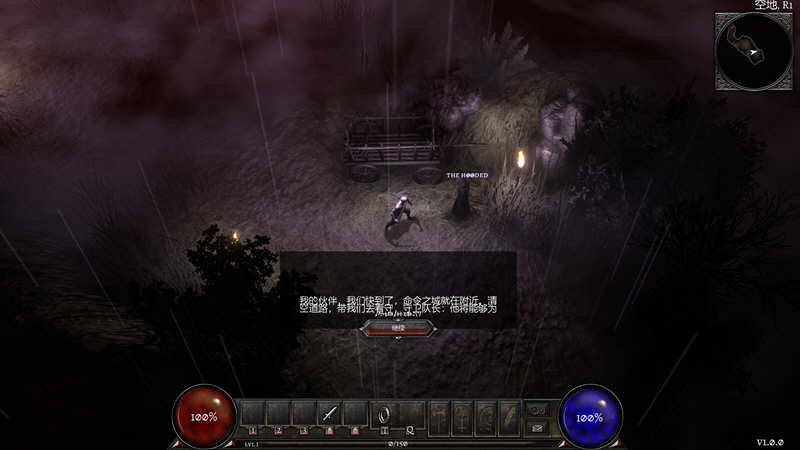
Task: Click the small button above the envelope
Action: click(537, 409)
